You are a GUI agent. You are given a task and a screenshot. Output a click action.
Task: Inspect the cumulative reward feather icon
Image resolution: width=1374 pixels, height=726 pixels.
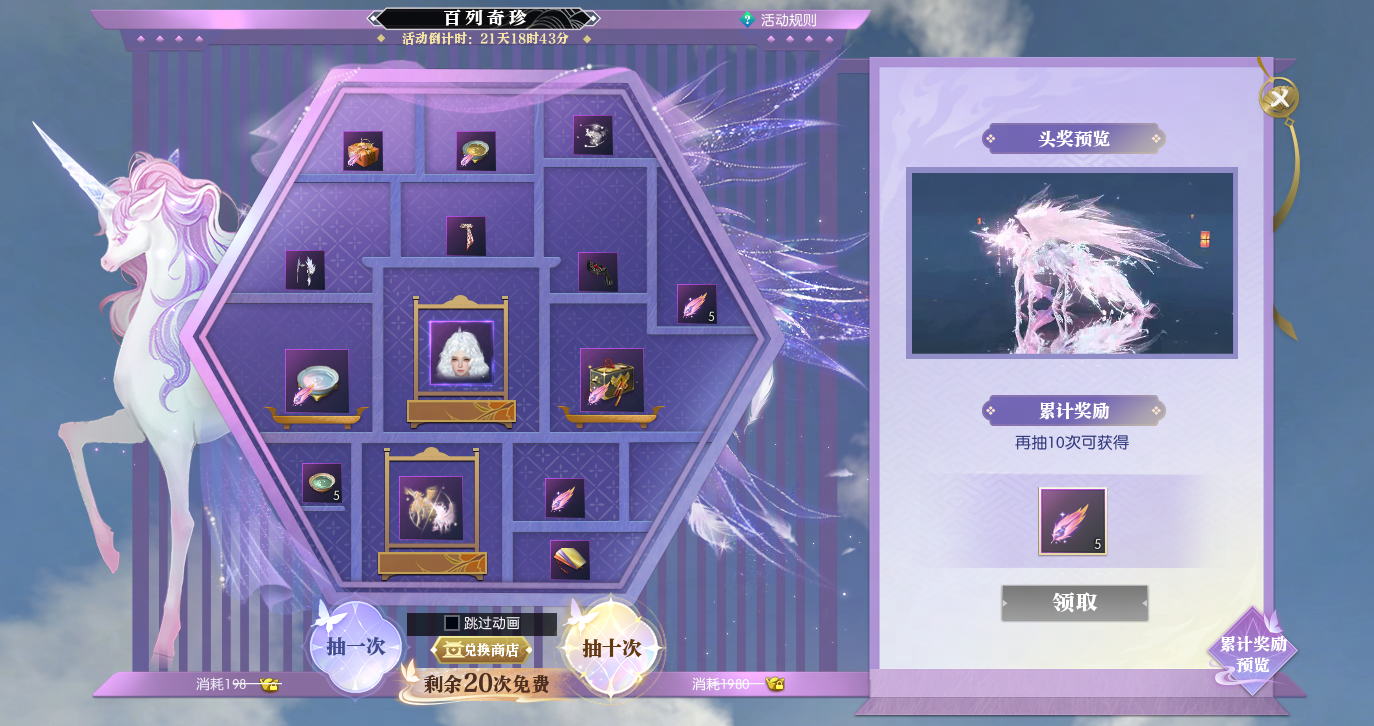click(1072, 521)
